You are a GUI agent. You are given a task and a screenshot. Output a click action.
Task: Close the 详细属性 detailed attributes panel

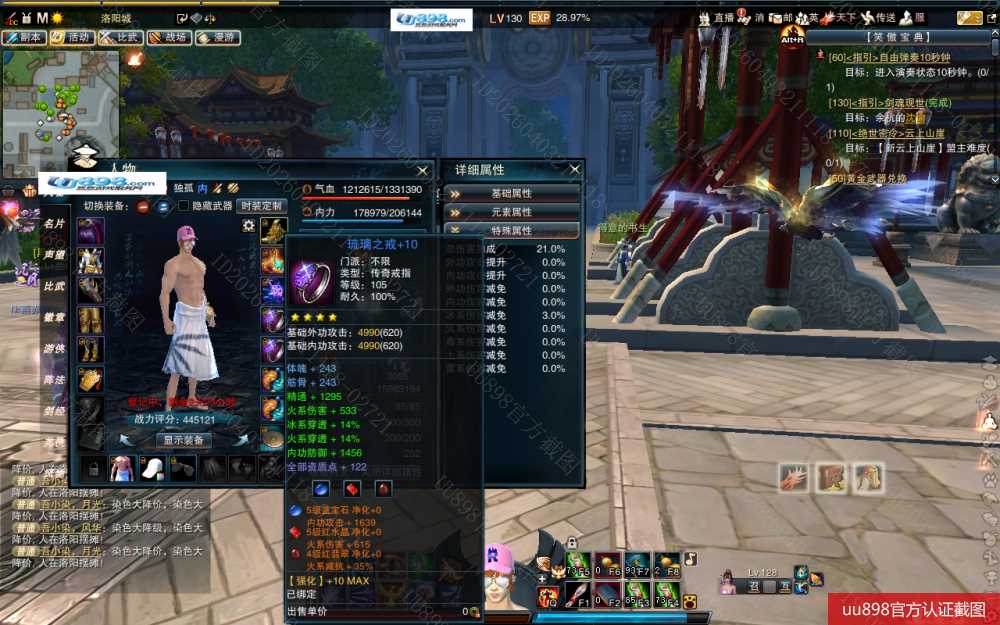coord(574,170)
